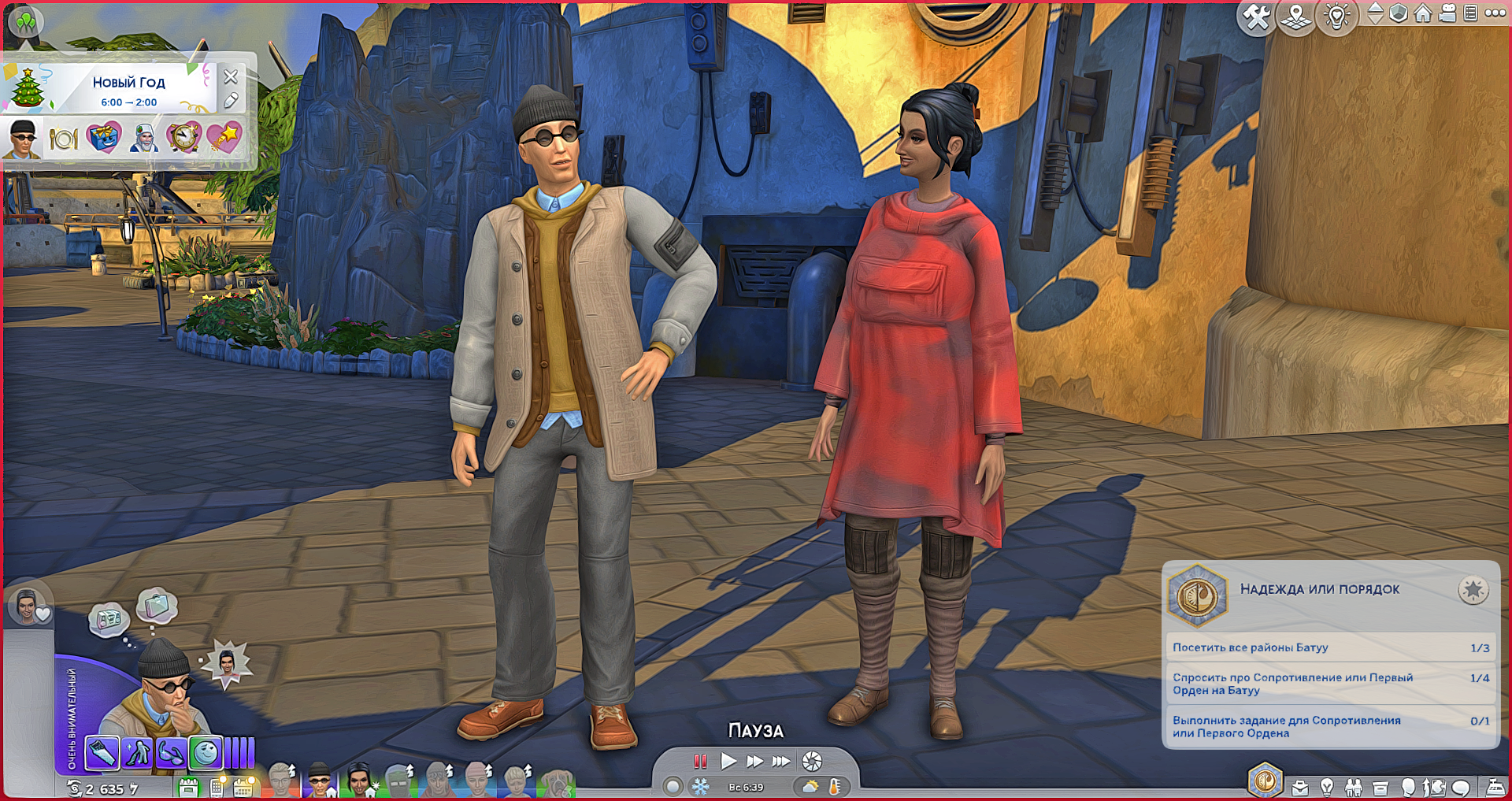Edit the Новый Год holiday with the pencil icon
The image size is (1512, 801).
231,101
